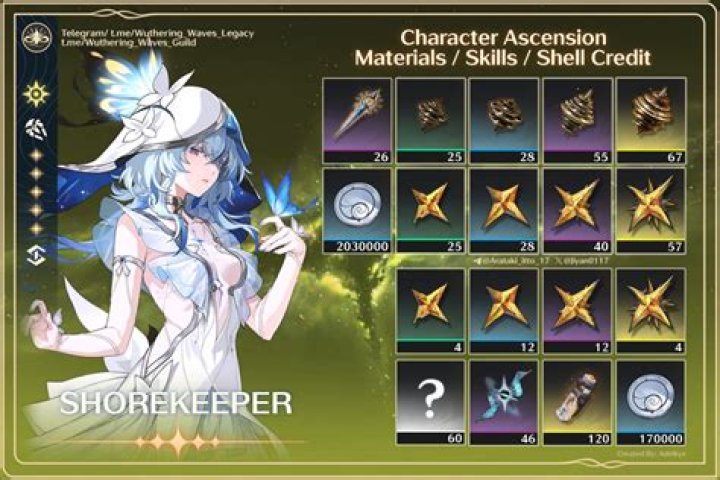Image resolution: width=720 pixels, height=480 pixels.
Task: Open the gold coil item showing 67
Action: (649, 117)
